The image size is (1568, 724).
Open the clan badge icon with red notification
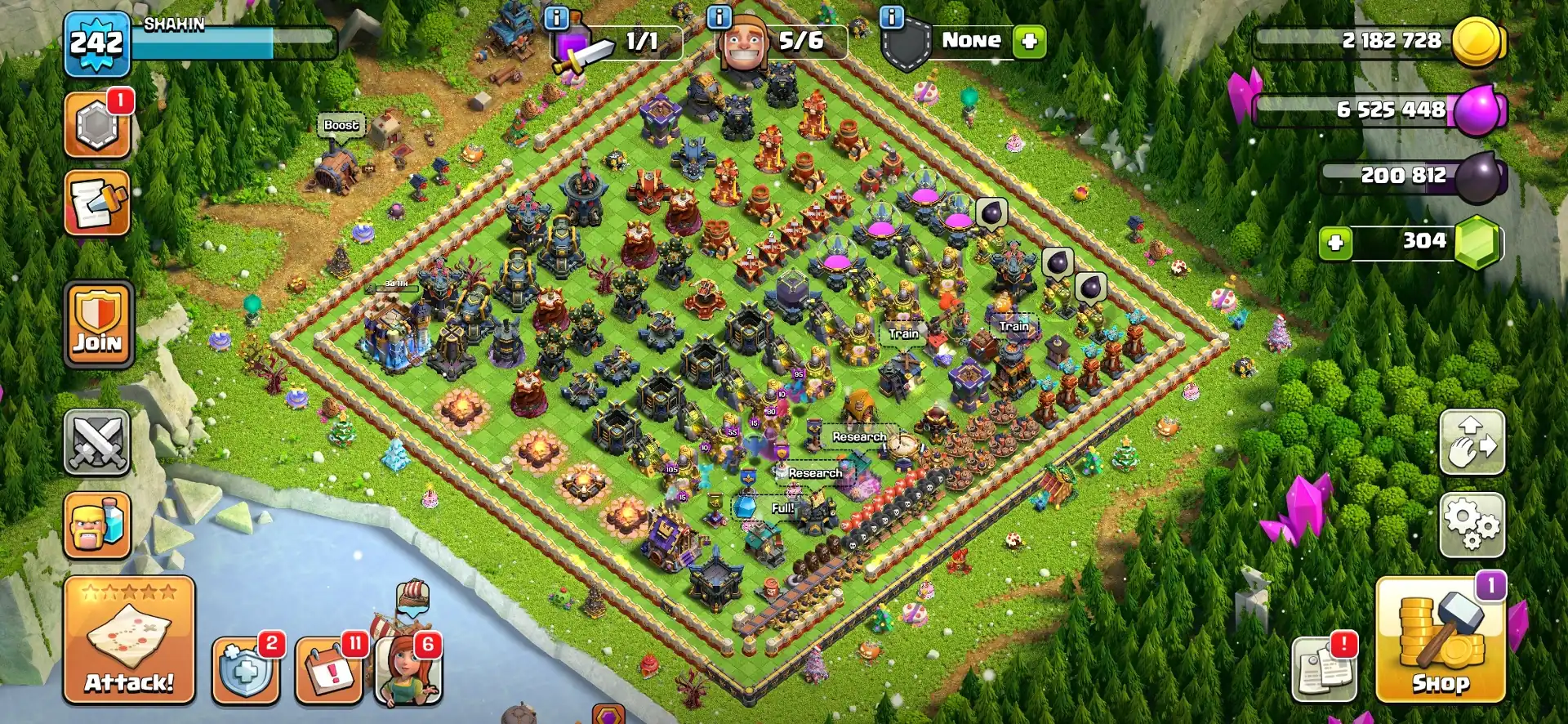coord(97,127)
